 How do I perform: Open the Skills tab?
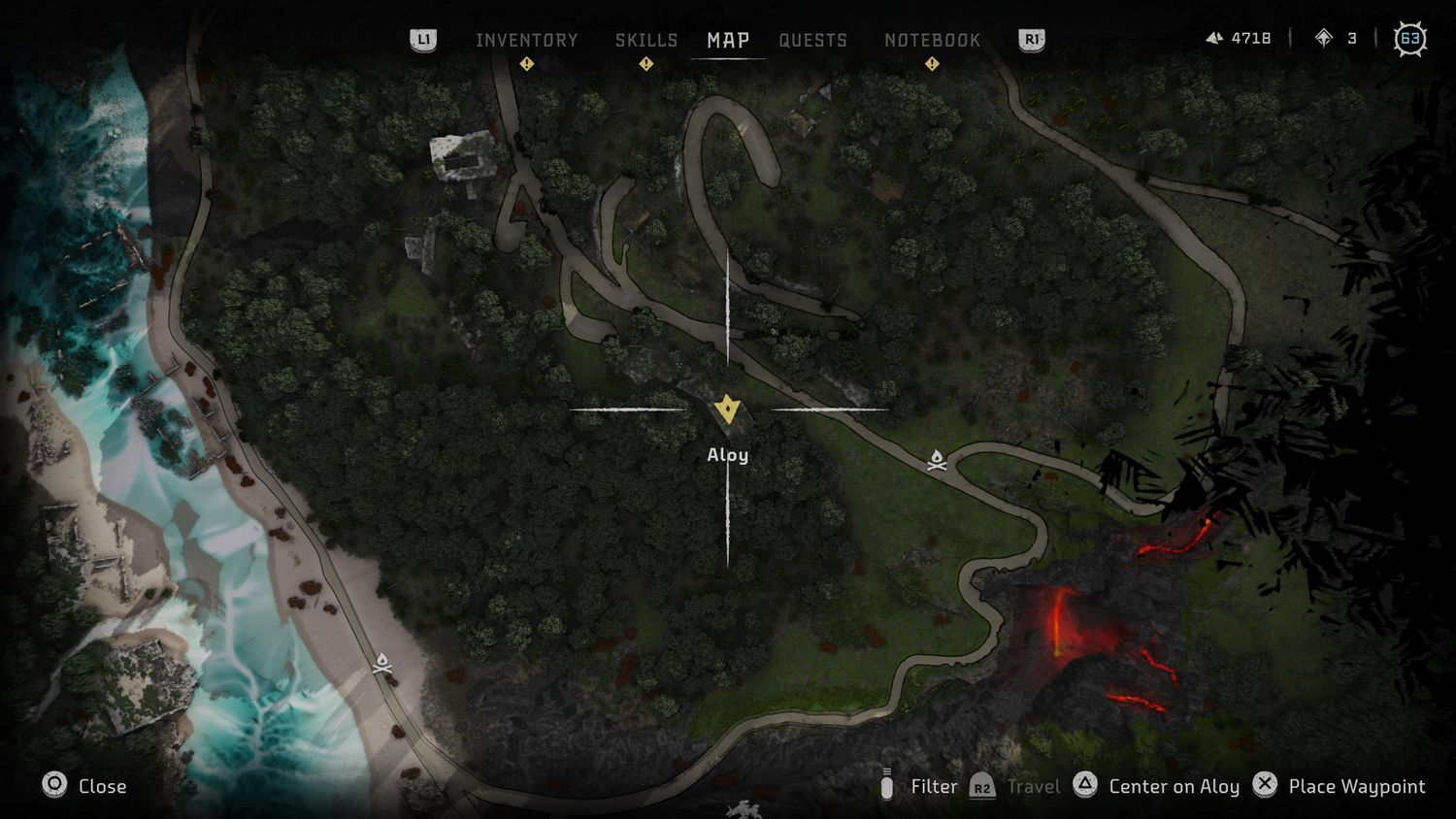point(645,40)
